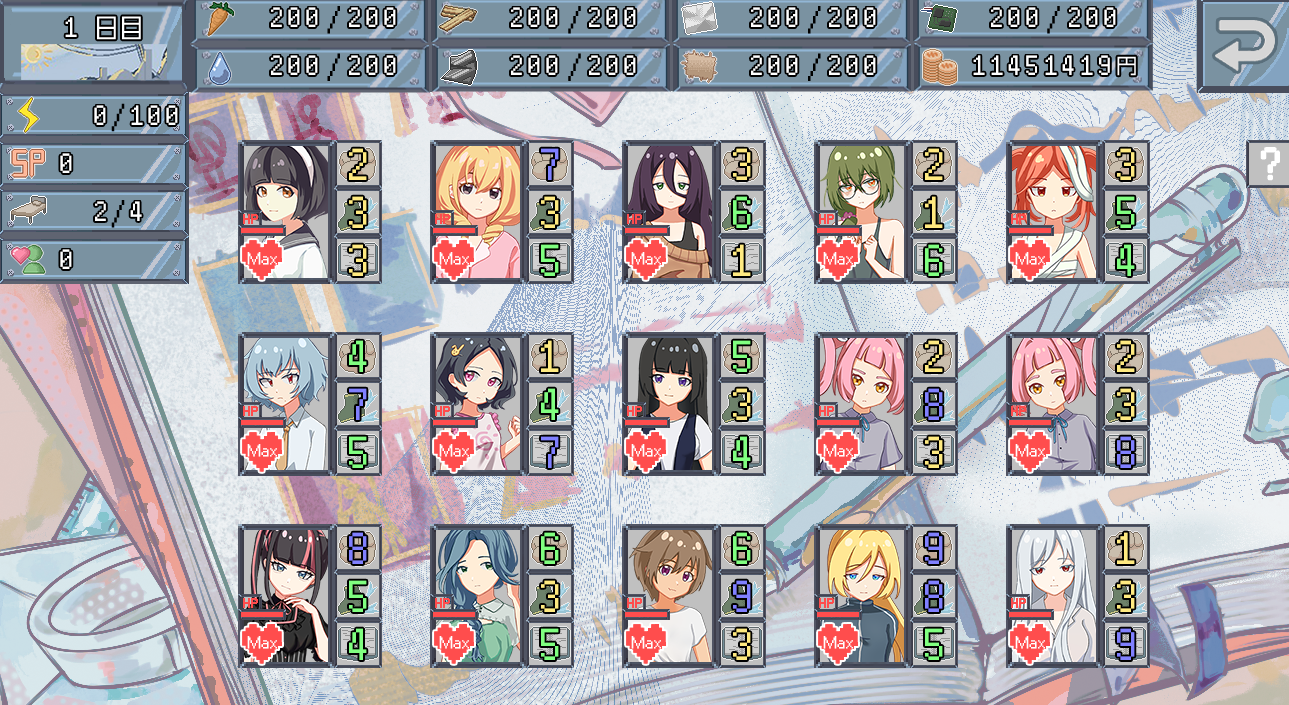The height and width of the screenshot is (705, 1289).
Task: Pick the black-haired girl wearing a crown
Action: coord(477,403)
